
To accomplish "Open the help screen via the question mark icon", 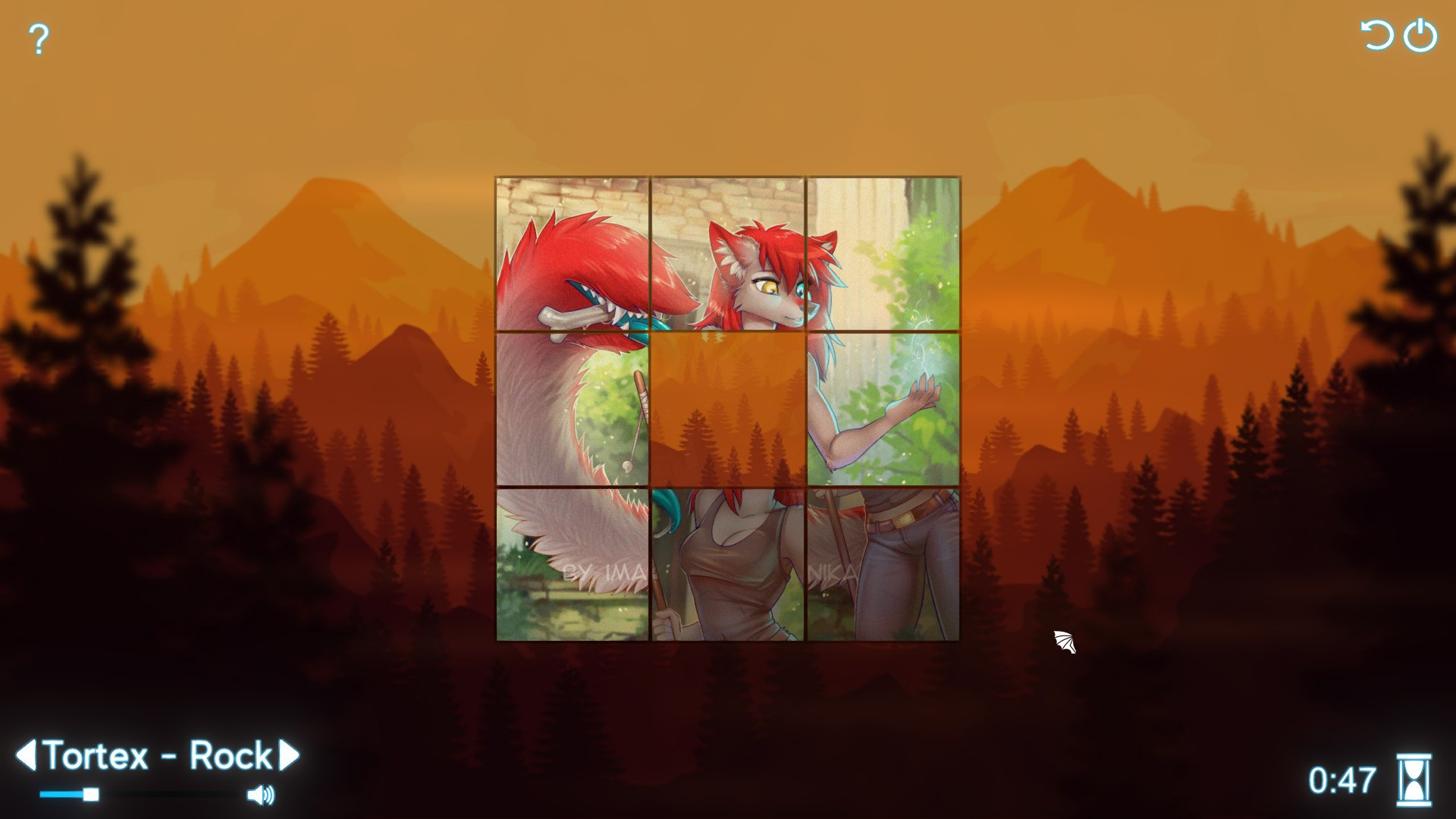I will [38, 36].
